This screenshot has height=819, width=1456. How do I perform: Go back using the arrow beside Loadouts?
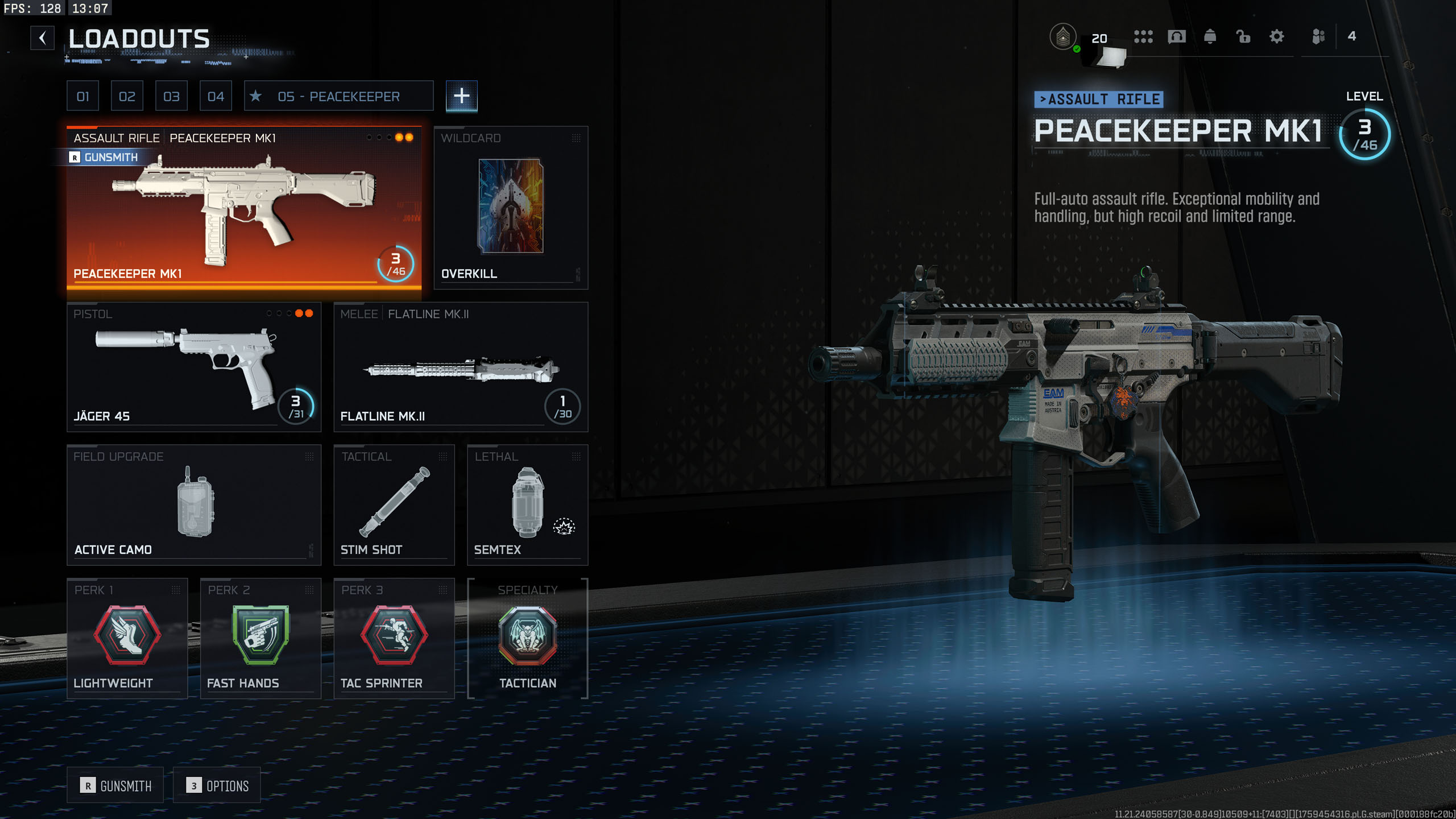click(43, 39)
